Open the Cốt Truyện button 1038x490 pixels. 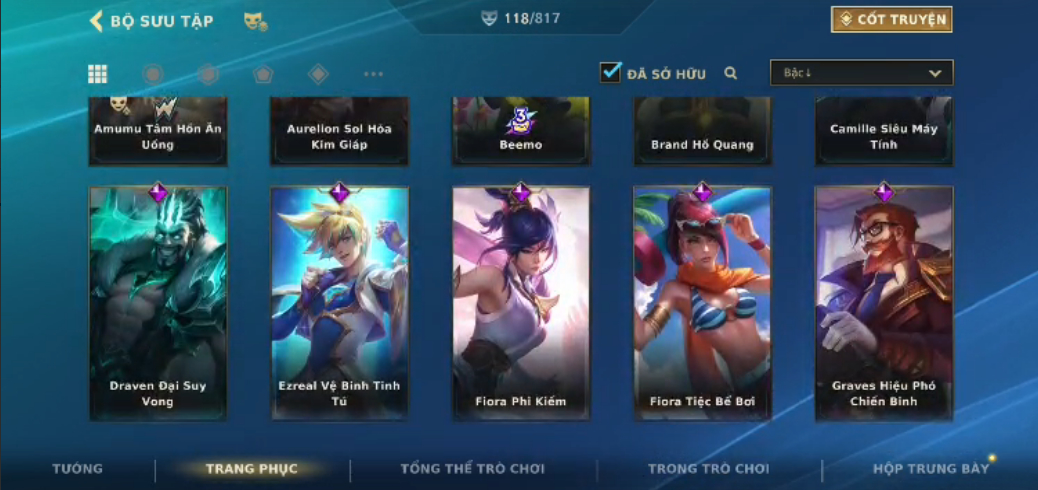click(891, 20)
